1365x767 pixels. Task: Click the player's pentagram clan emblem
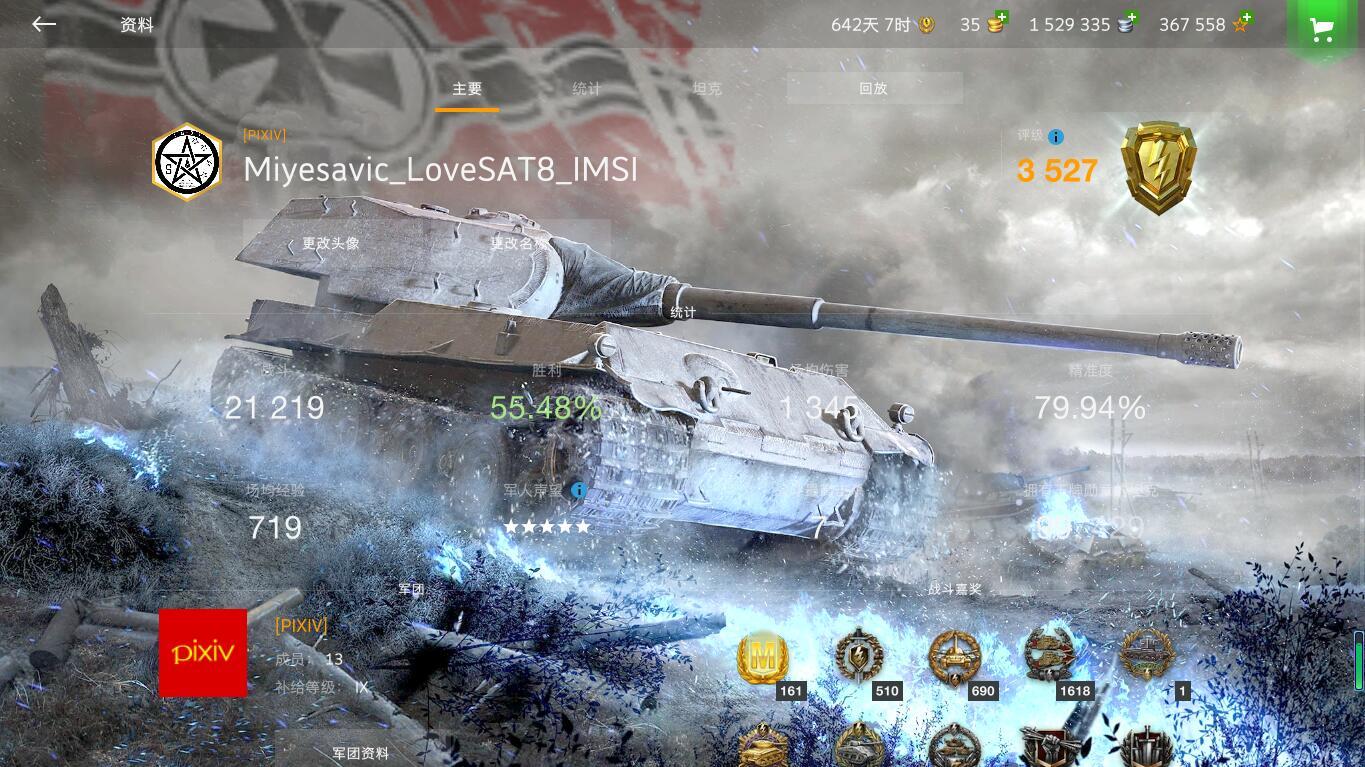(x=186, y=161)
